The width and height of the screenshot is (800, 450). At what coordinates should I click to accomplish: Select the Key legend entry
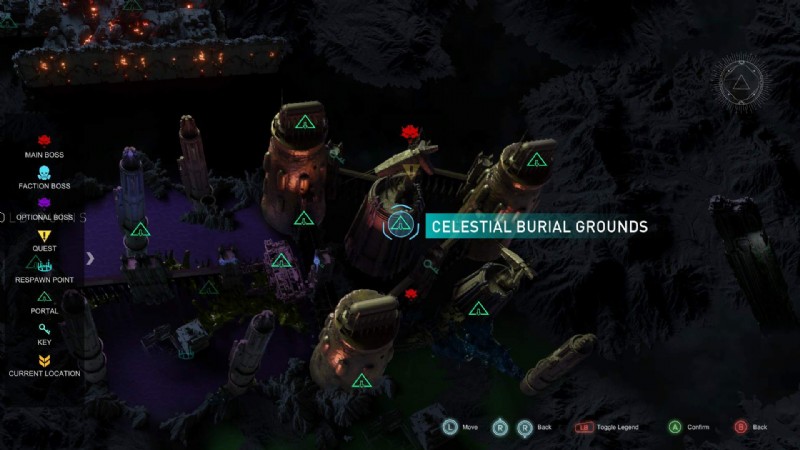tap(43, 333)
